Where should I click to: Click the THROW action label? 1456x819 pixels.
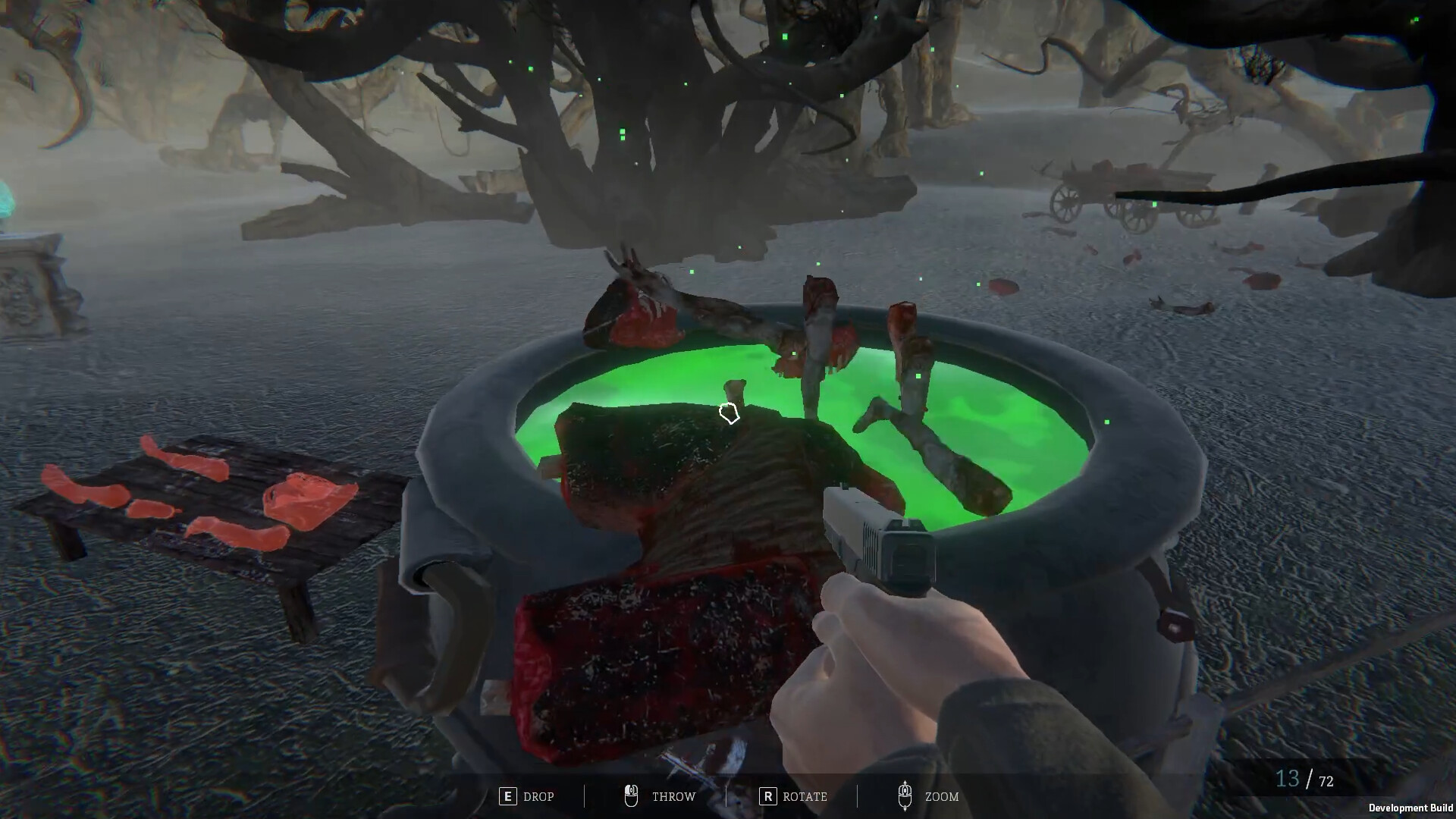tap(673, 796)
